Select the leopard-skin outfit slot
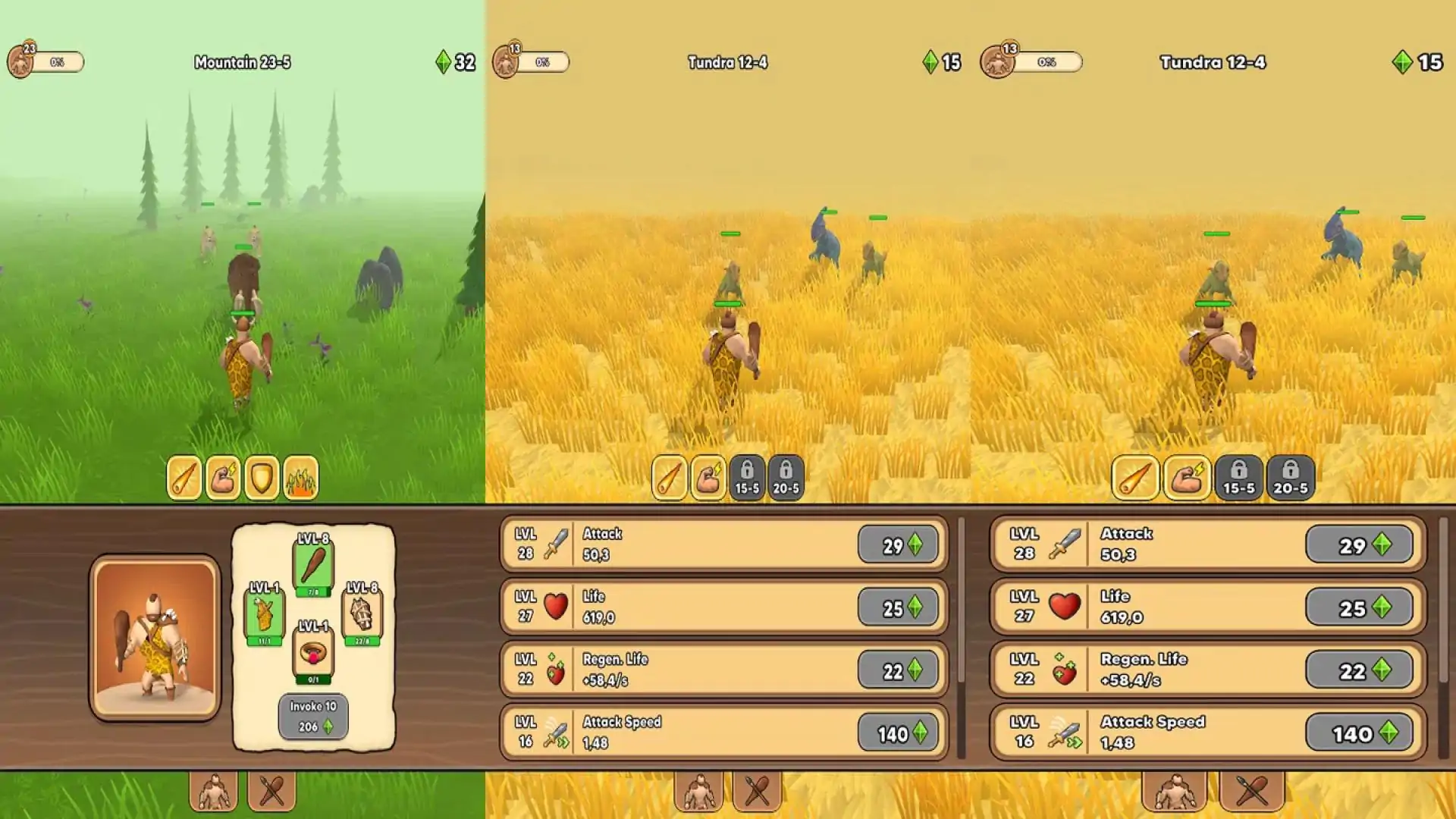The width and height of the screenshot is (1456, 819). pyautogui.click(x=264, y=614)
